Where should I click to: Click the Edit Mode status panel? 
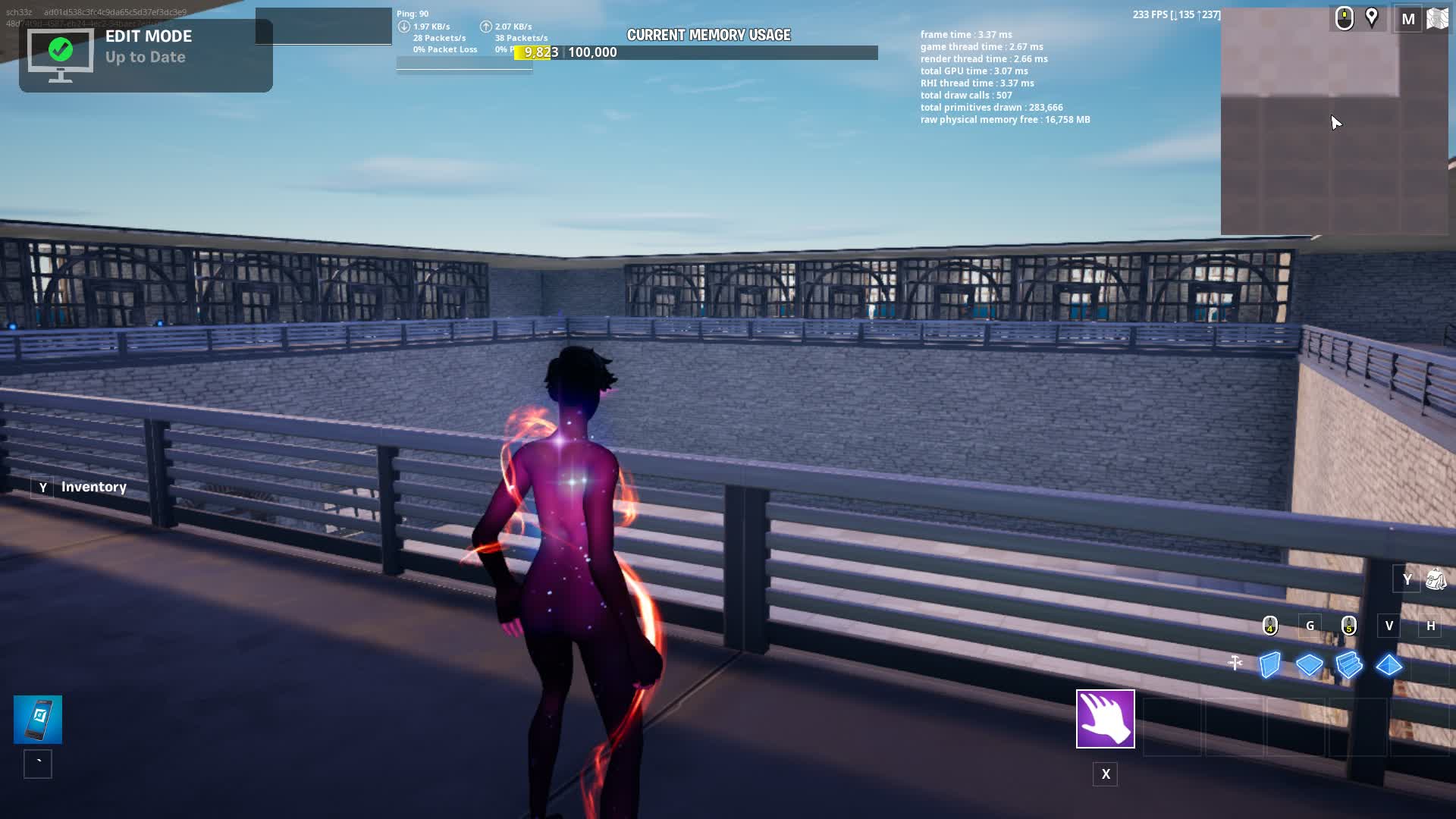point(146,55)
